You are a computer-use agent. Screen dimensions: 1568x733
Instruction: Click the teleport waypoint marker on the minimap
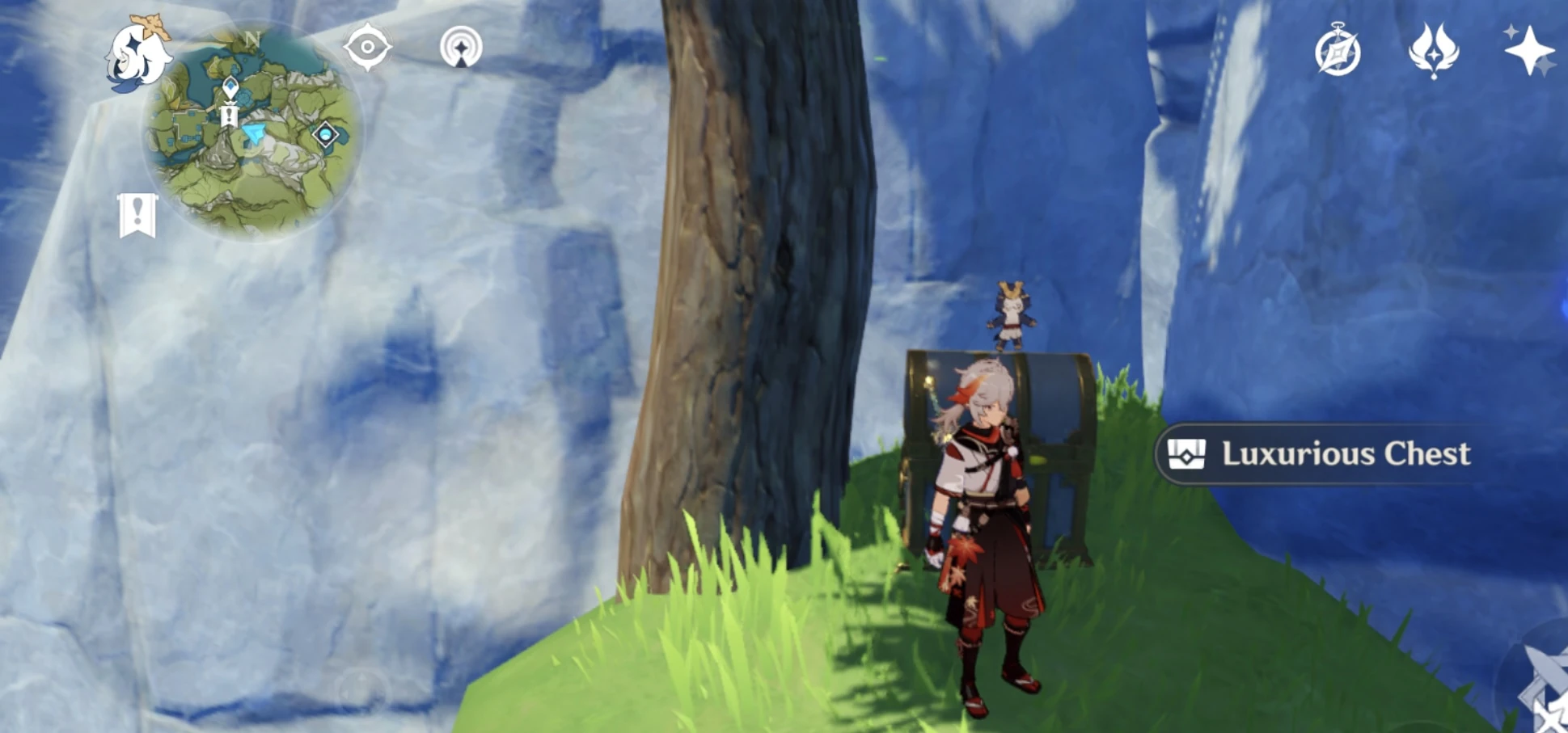(x=229, y=83)
